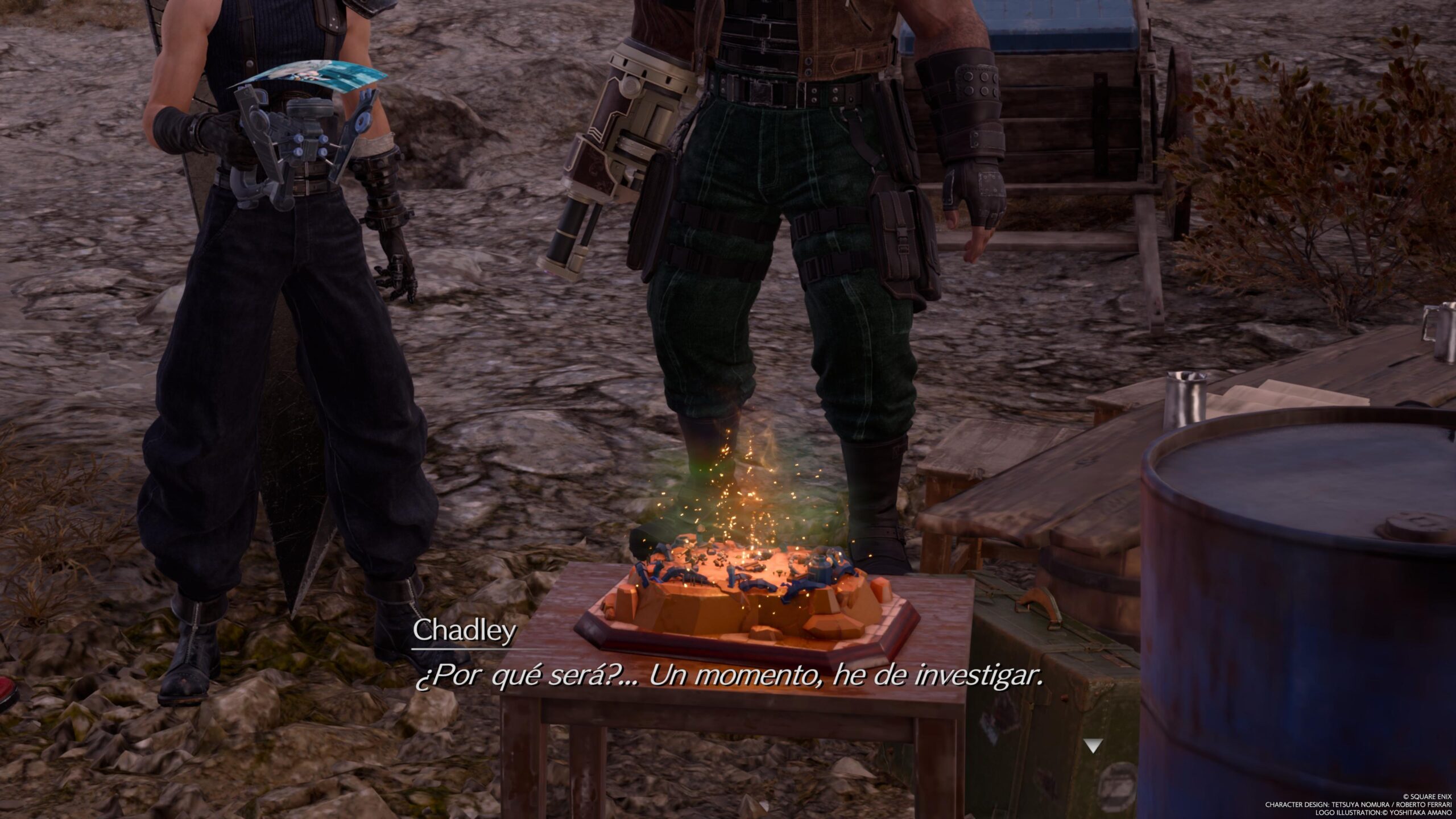Advance dialogue with the white arrow indicator

click(1092, 746)
